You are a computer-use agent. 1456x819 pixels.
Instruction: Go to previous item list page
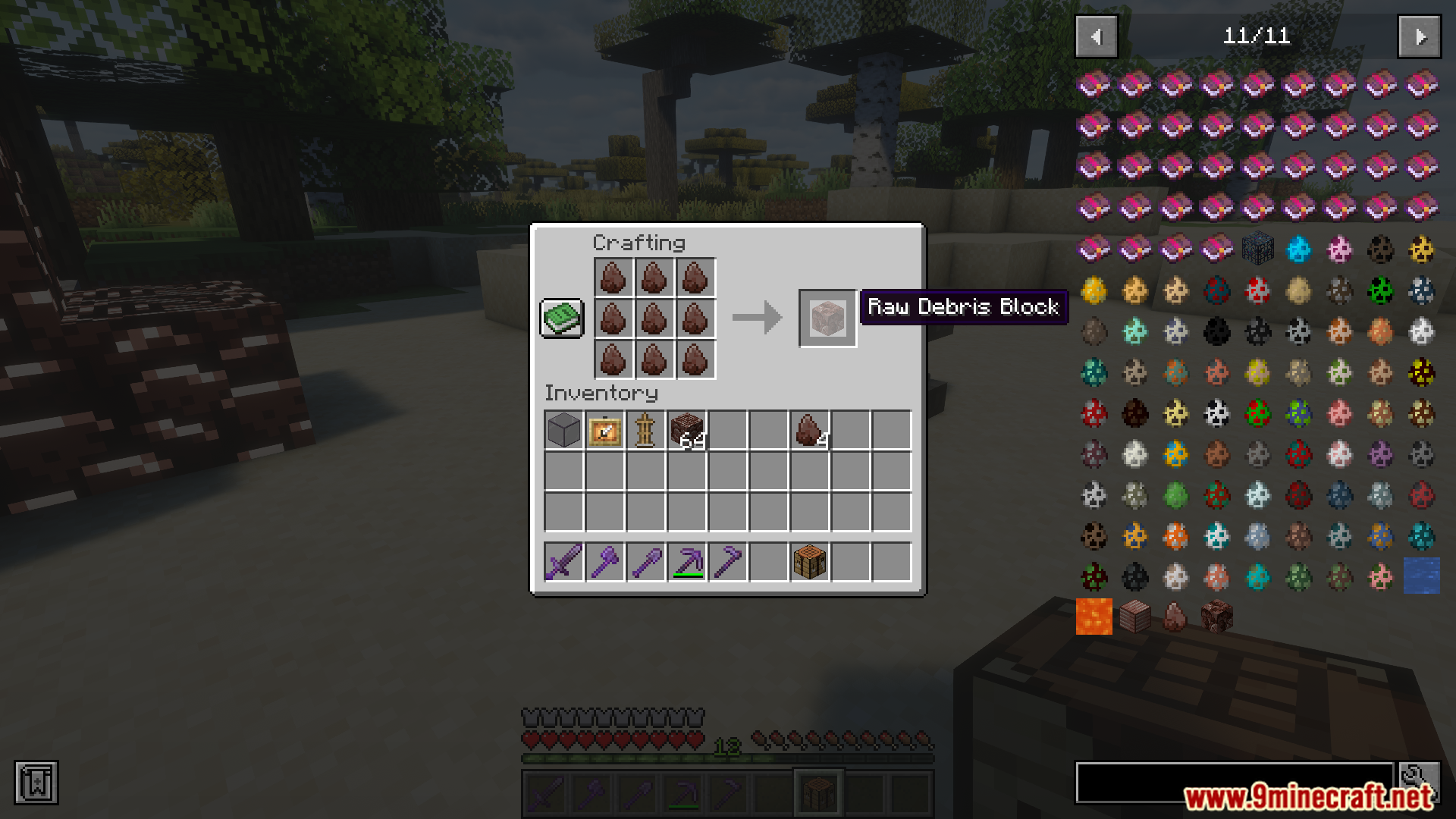coord(1097,36)
